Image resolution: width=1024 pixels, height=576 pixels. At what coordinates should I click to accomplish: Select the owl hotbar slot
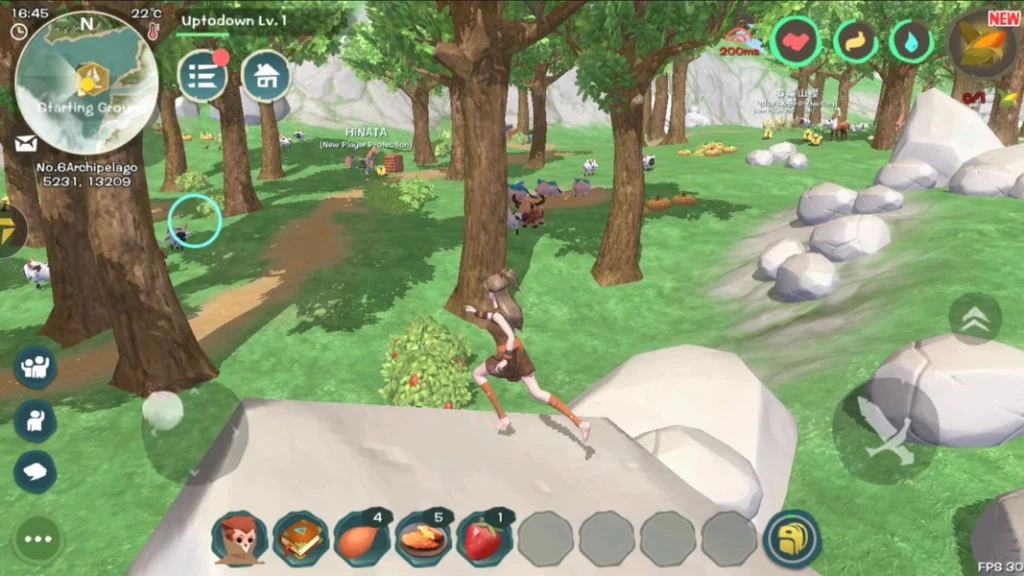pos(239,540)
